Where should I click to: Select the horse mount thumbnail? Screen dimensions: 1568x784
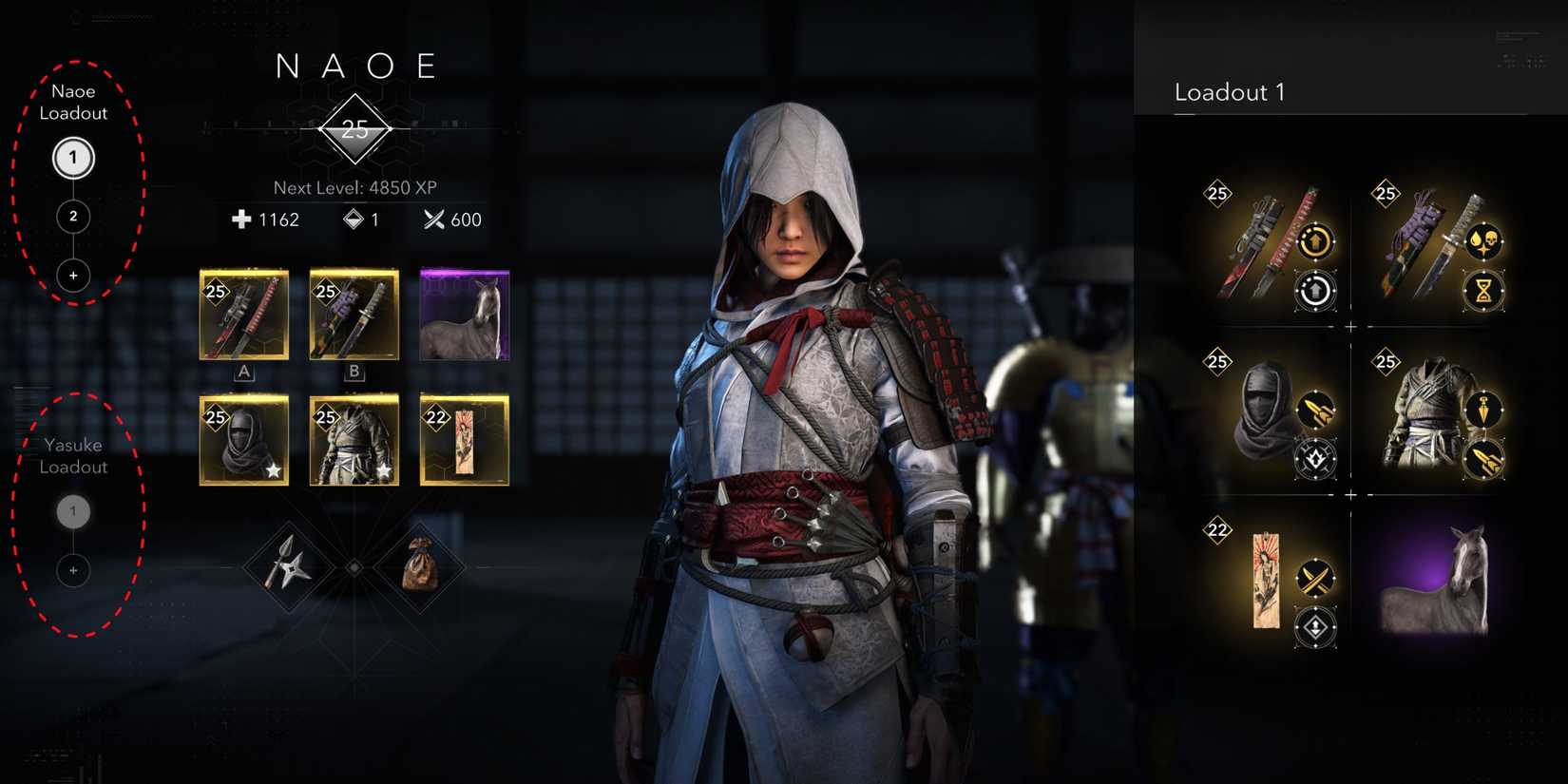(465, 315)
